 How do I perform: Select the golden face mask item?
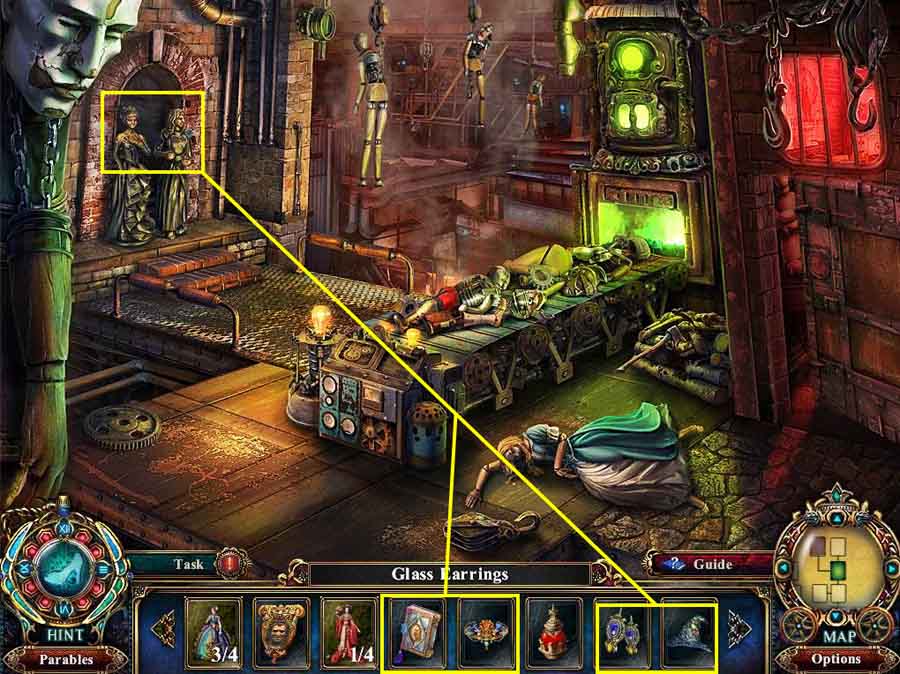coord(281,632)
